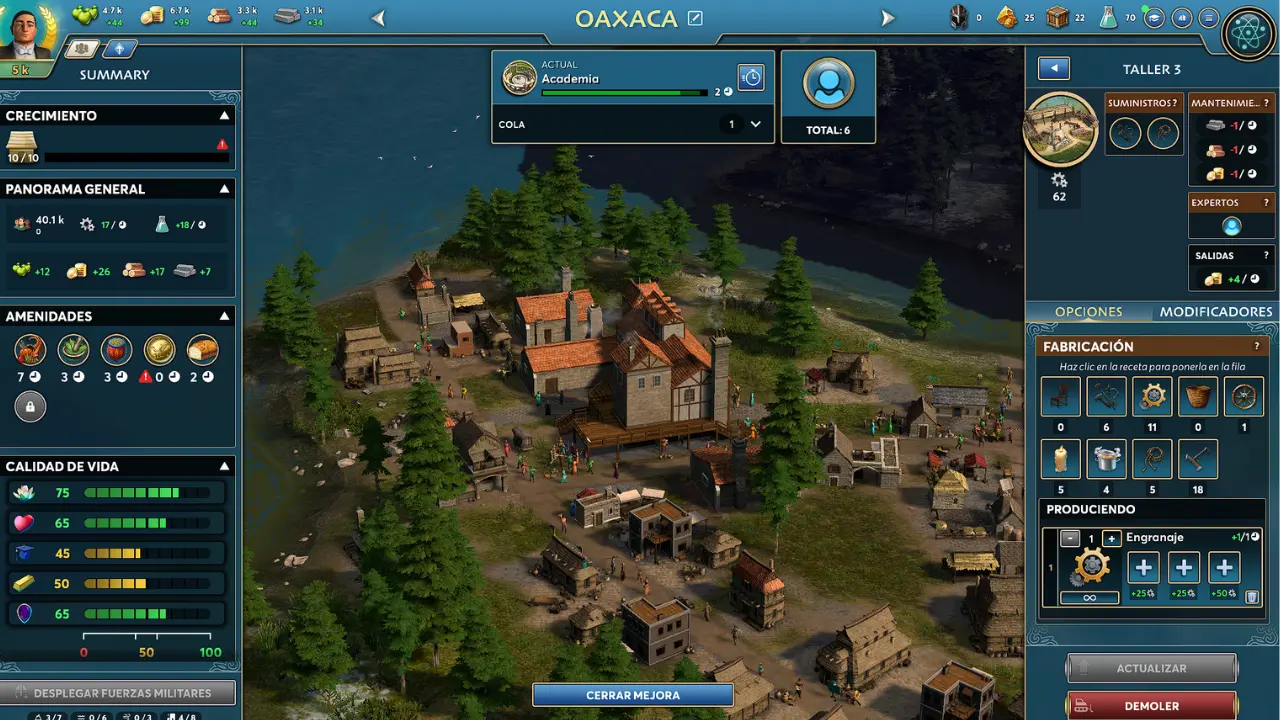Demolish the workshop with Demoler
Image resolution: width=1280 pixels, height=720 pixels.
[x=1151, y=705]
